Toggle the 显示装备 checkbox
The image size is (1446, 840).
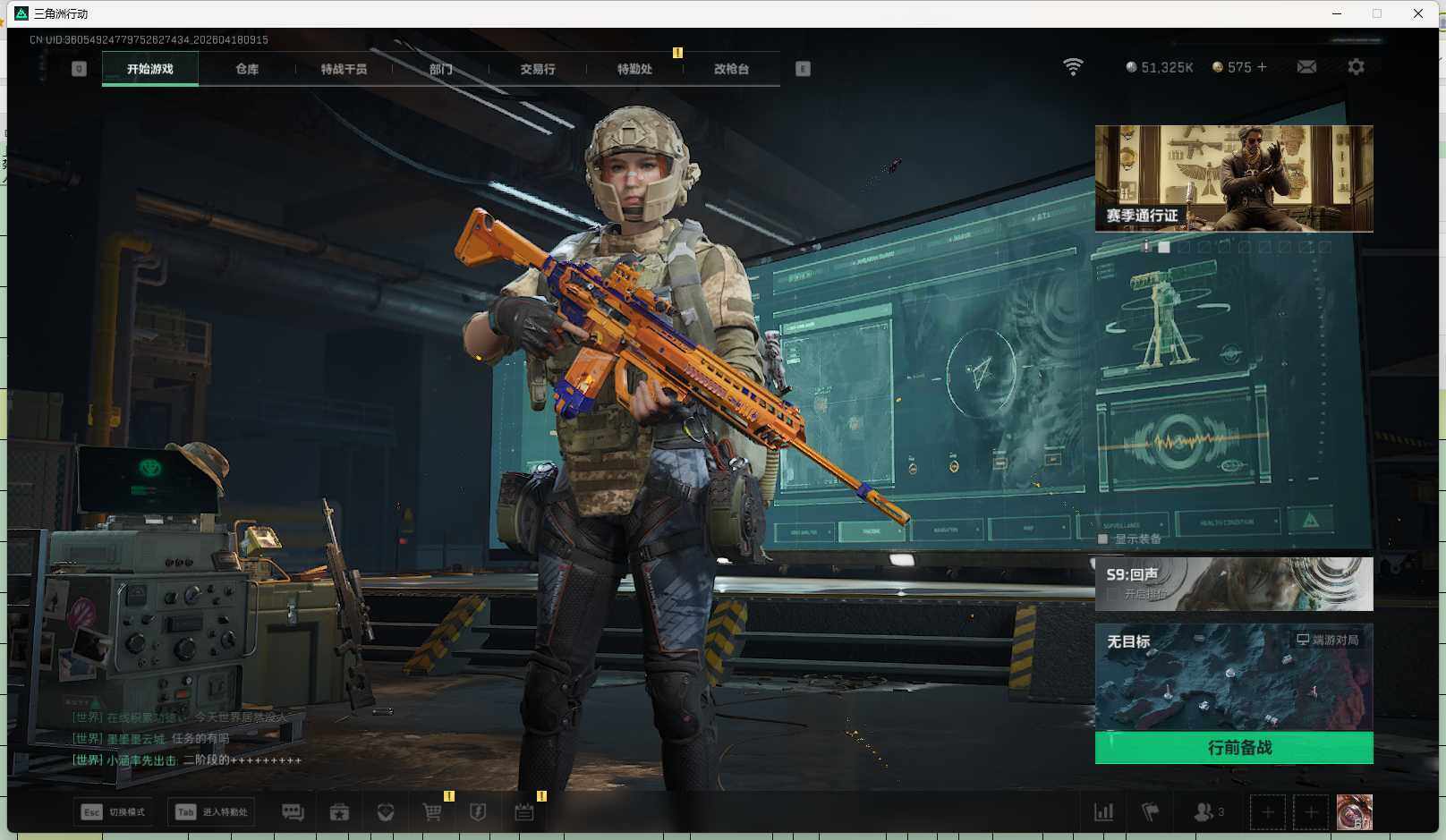pos(1103,539)
